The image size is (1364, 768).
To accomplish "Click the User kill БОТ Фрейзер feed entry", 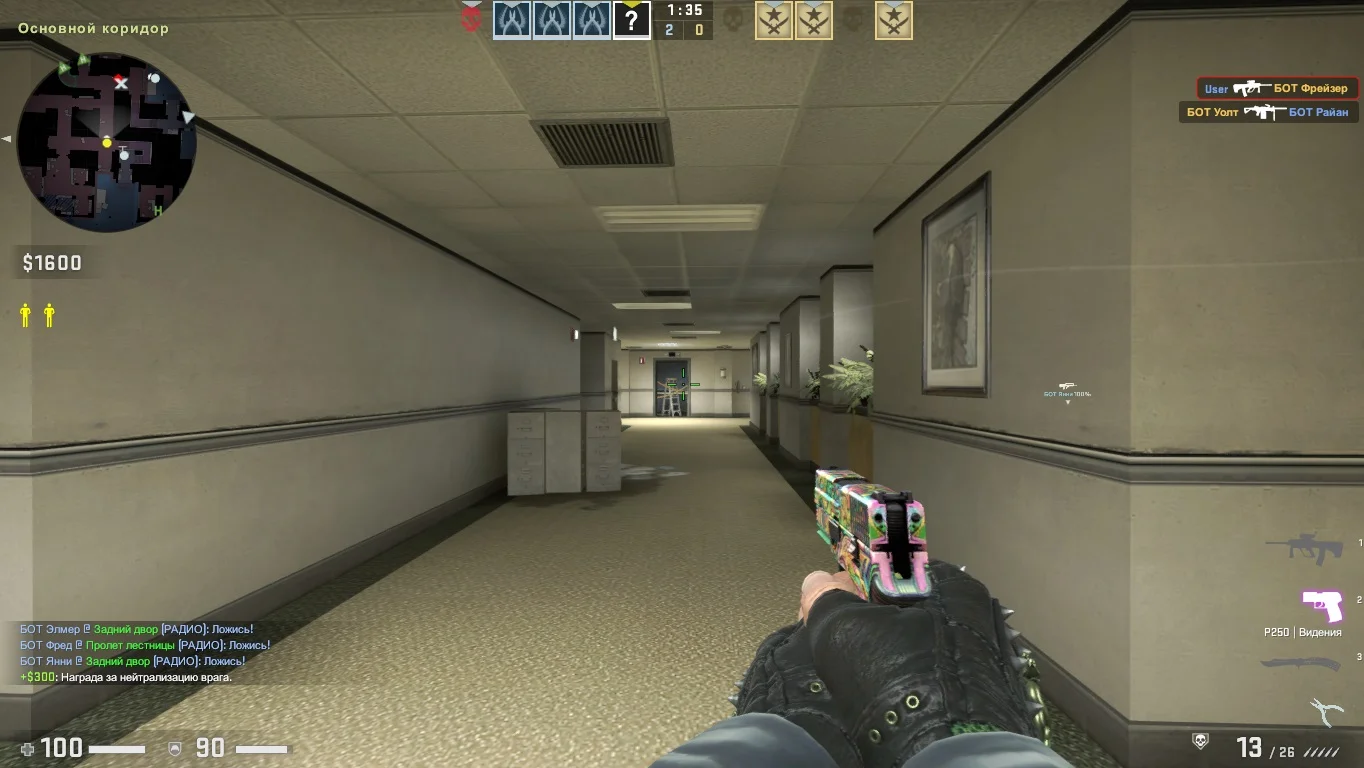I will (1277, 88).
